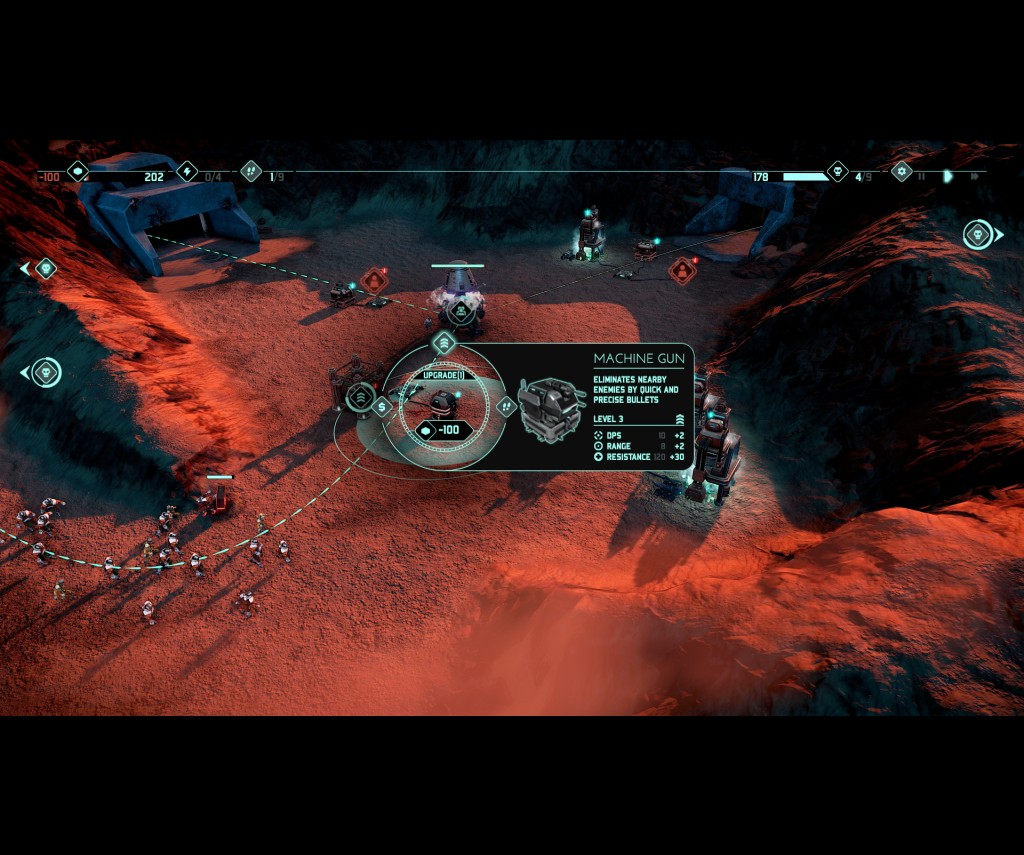1024x855 pixels.
Task: Pause the game
Action: click(922, 177)
